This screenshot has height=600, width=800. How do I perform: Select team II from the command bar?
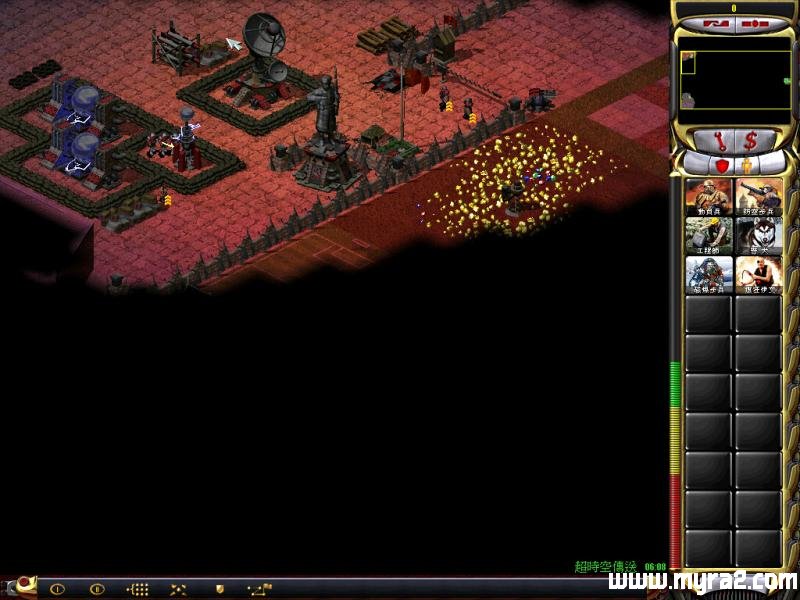pyautogui.click(x=97, y=589)
